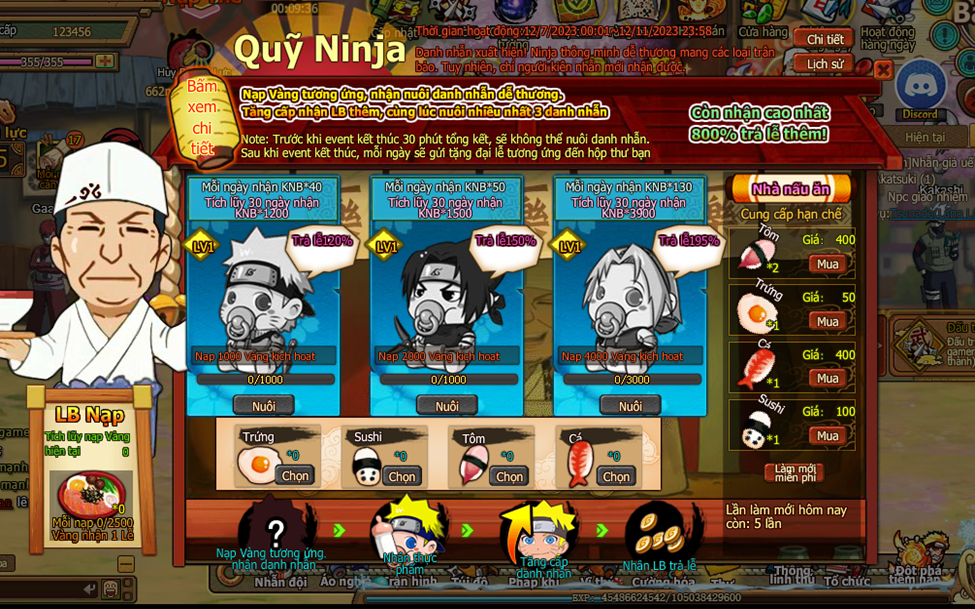Refresh shop with Làm mới miễn phí
Viewport: 975px width, 609px height.
pos(795,471)
